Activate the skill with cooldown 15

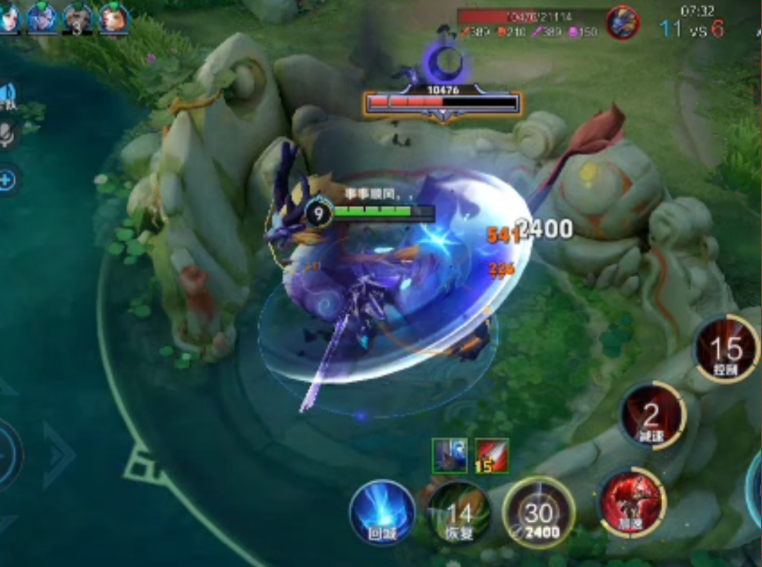(x=727, y=350)
